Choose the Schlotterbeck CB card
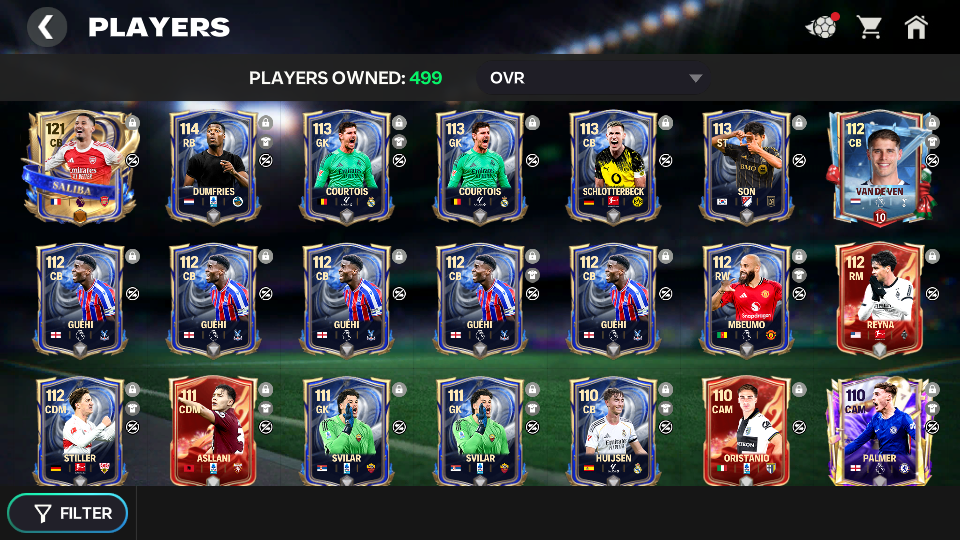This screenshot has width=960, height=540. [x=613, y=166]
